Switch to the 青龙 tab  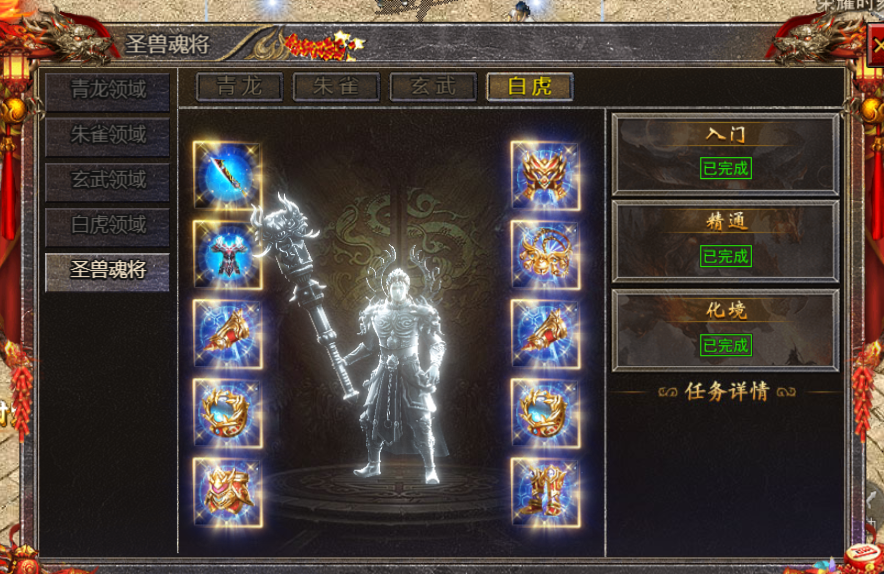coord(238,86)
